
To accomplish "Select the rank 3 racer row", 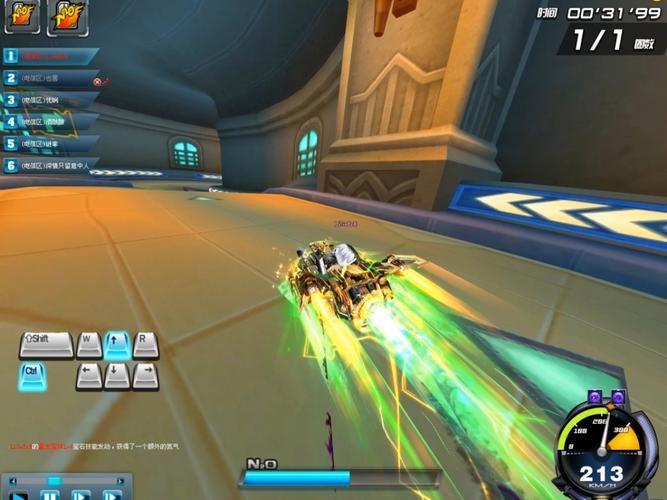I will 48,100.
